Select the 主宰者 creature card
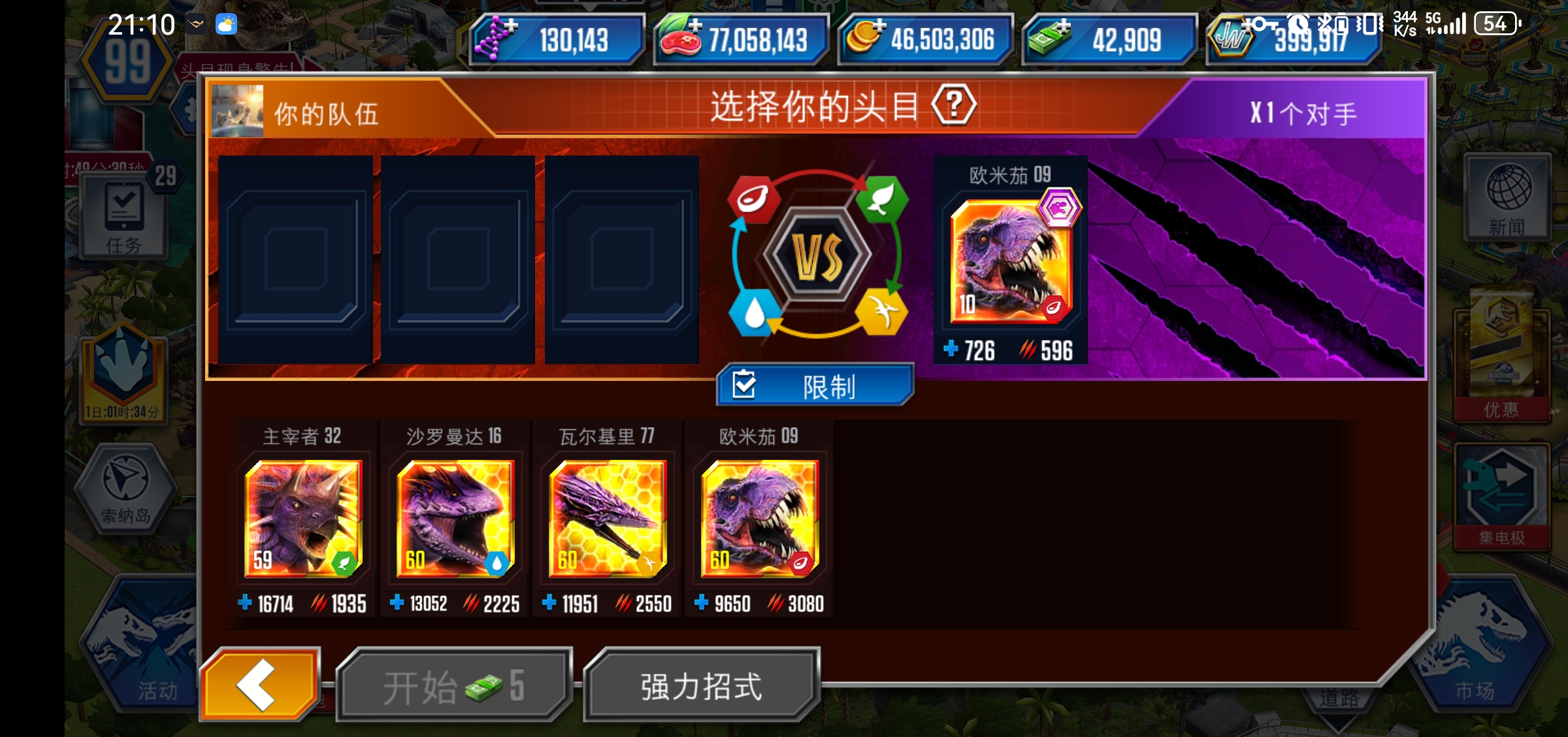Viewport: 1568px width, 737px height. click(304, 519)
